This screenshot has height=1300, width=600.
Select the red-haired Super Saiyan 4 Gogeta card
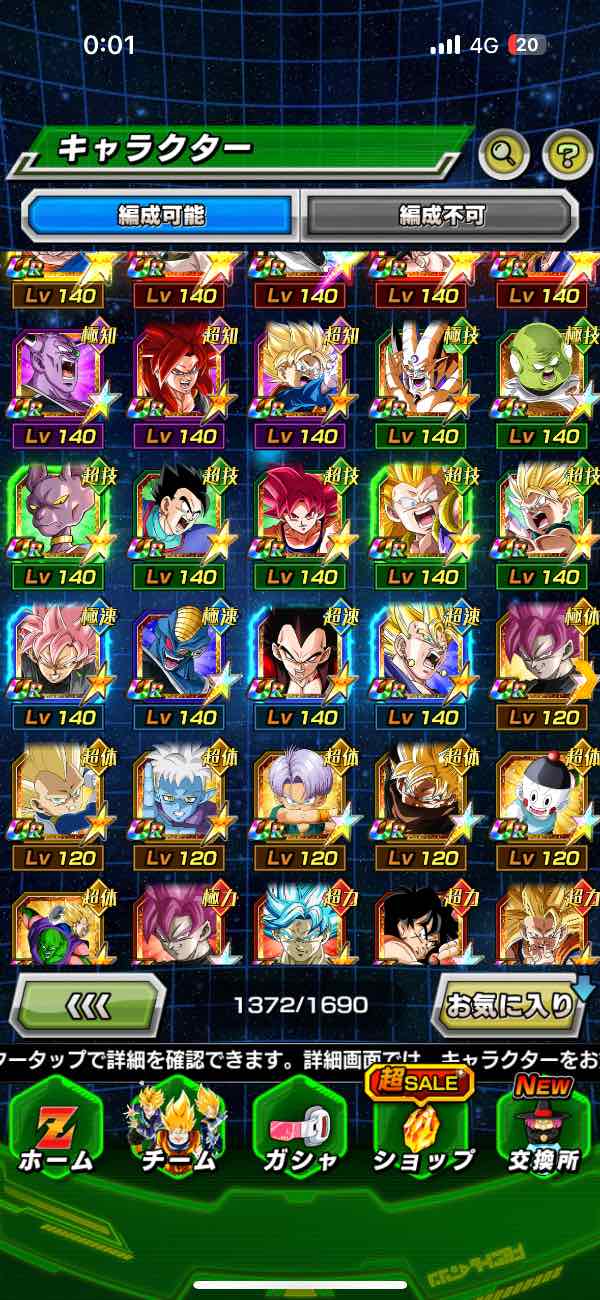coord(181,372)
